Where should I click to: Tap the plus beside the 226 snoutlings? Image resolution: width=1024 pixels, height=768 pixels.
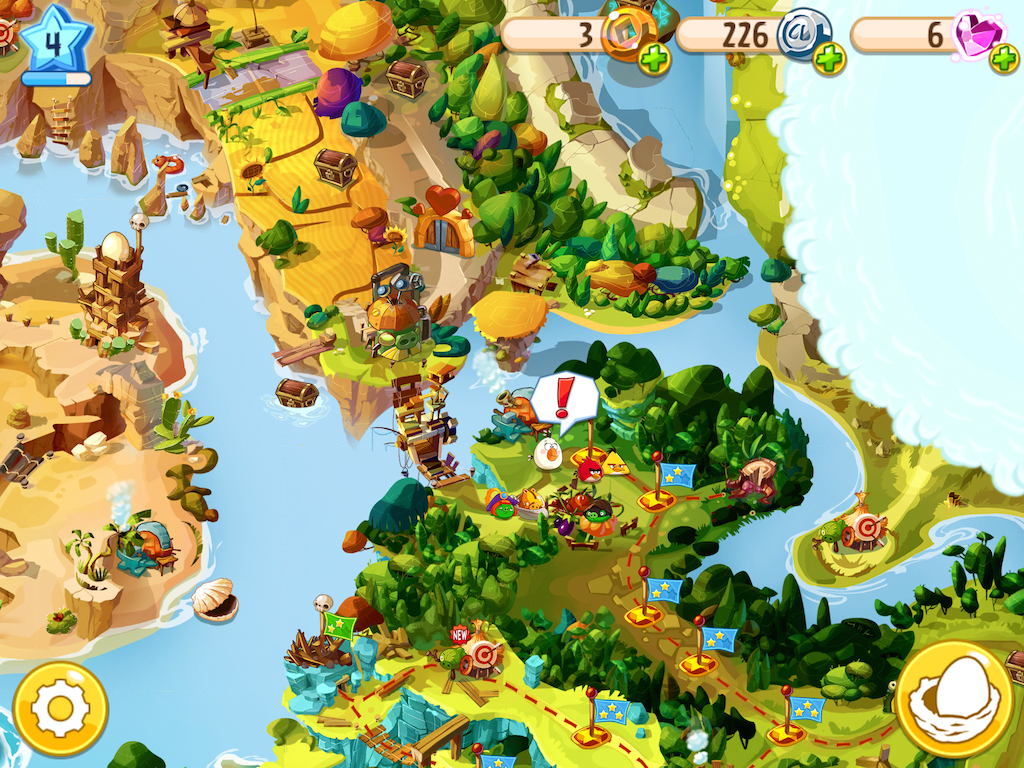click(829, 59)
